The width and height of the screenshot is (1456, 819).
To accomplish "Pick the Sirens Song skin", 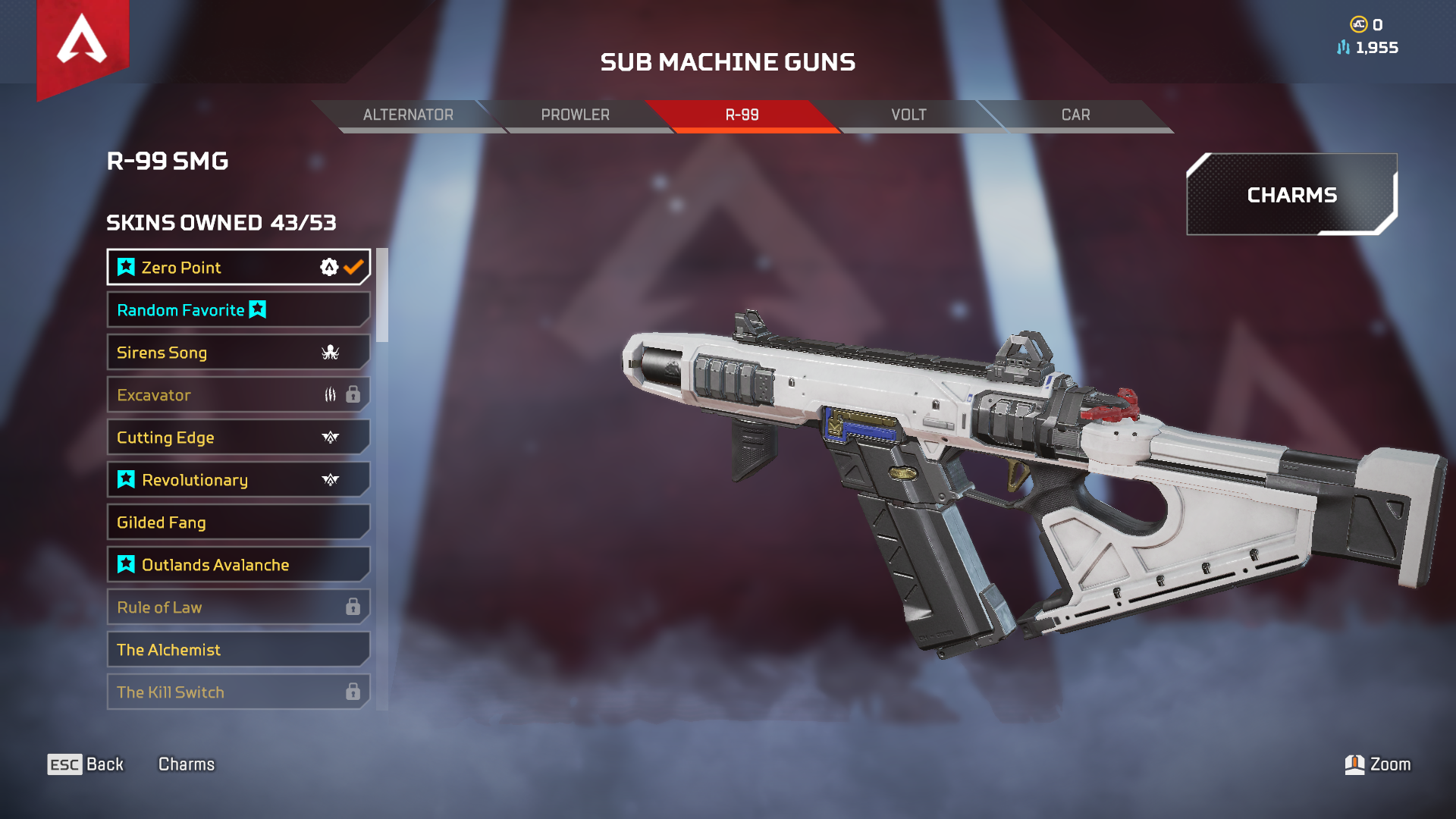I will pos(238,353).
